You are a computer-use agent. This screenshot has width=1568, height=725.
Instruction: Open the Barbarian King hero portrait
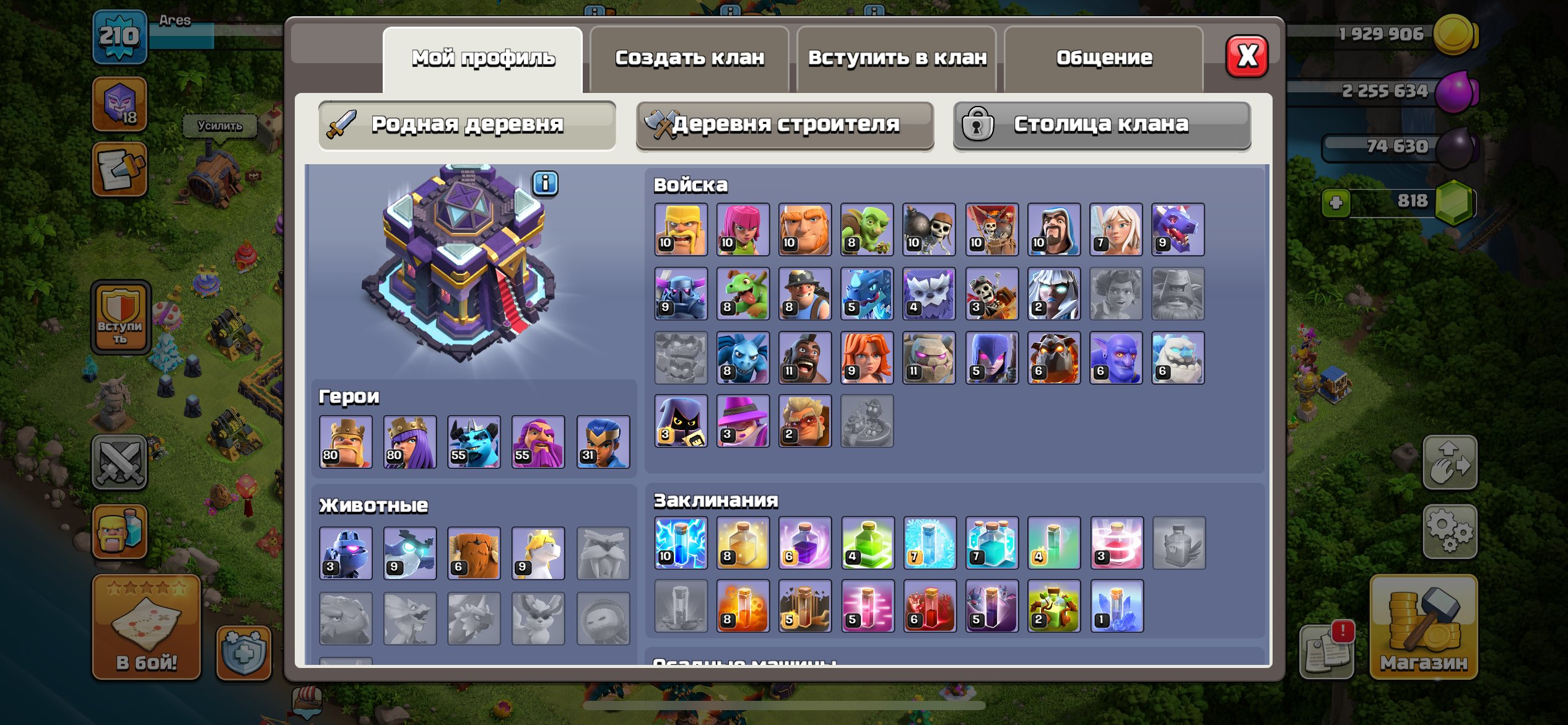point(345,441)
